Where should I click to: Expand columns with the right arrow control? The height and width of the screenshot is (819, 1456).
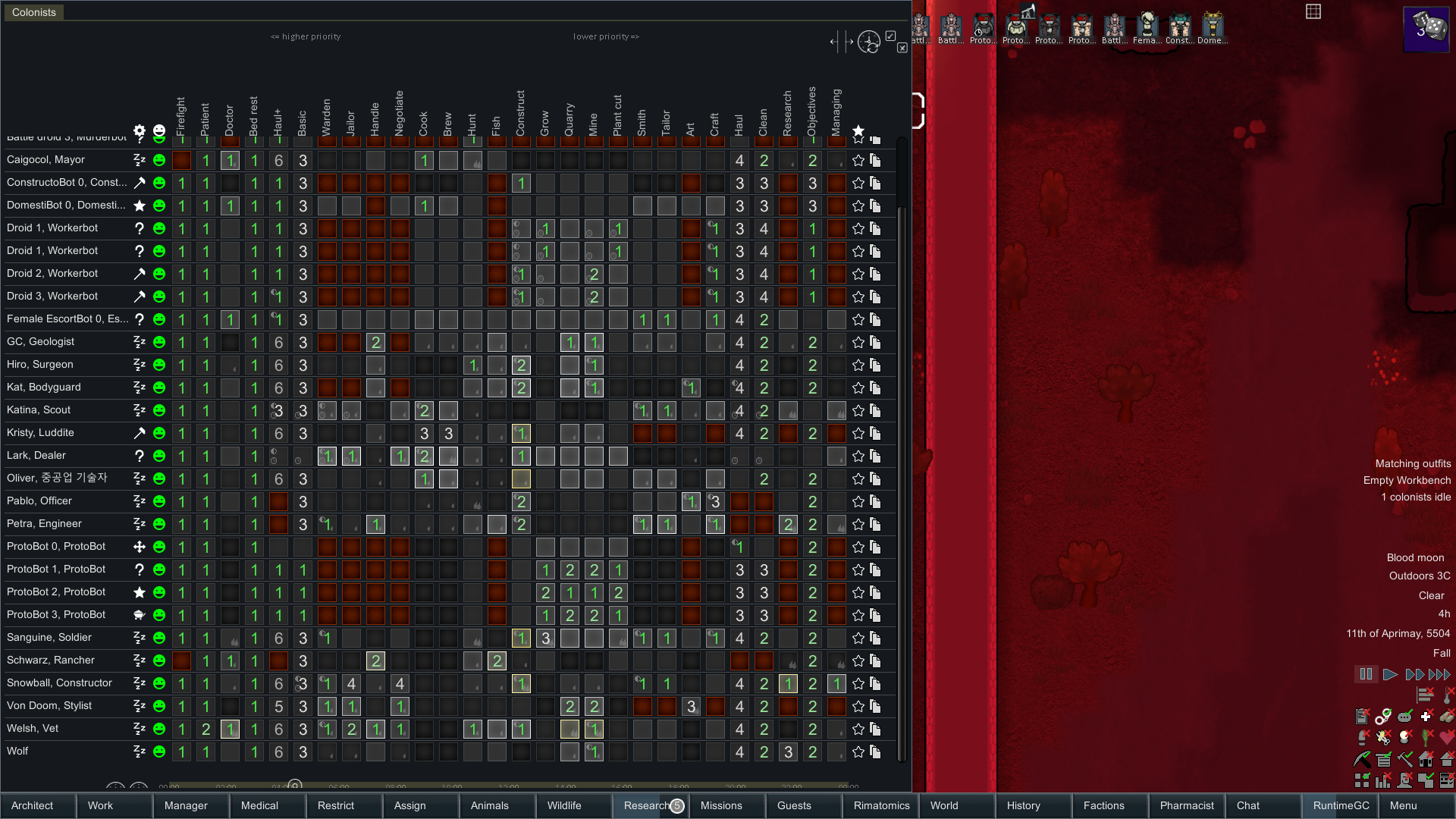pos(849,42)
